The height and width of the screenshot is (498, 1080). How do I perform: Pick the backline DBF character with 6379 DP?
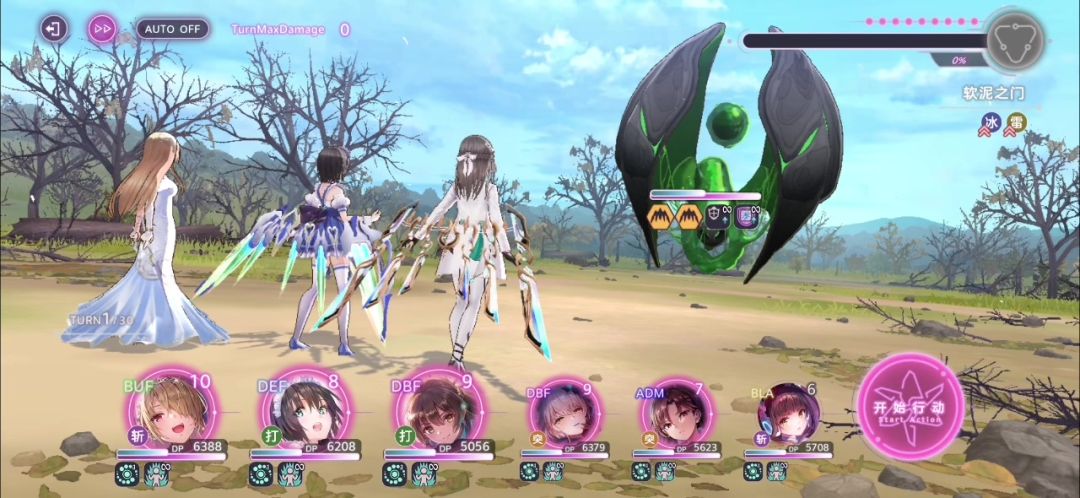[x=565, y=414]
